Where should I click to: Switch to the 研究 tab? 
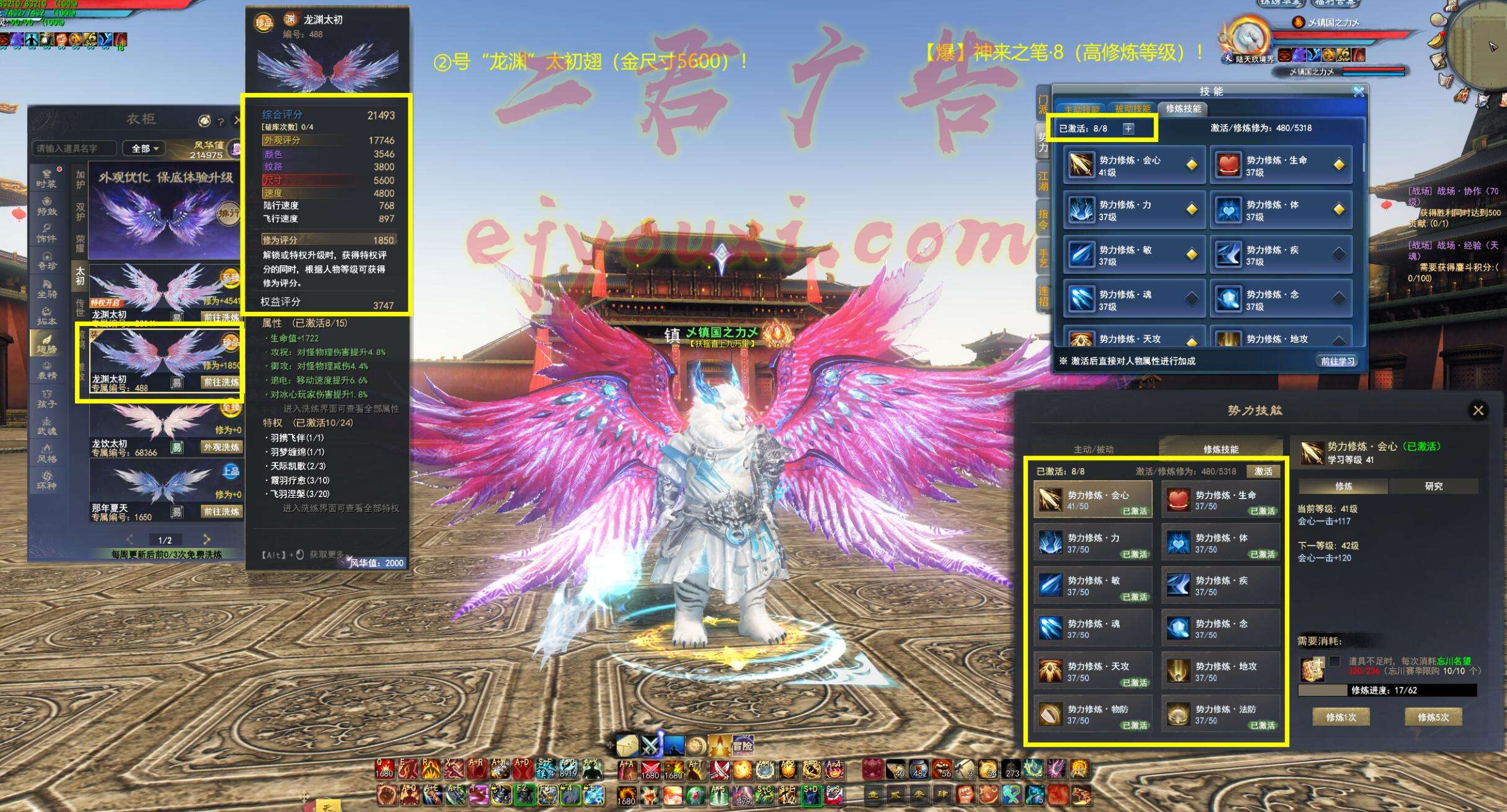tap(1433, 487)
